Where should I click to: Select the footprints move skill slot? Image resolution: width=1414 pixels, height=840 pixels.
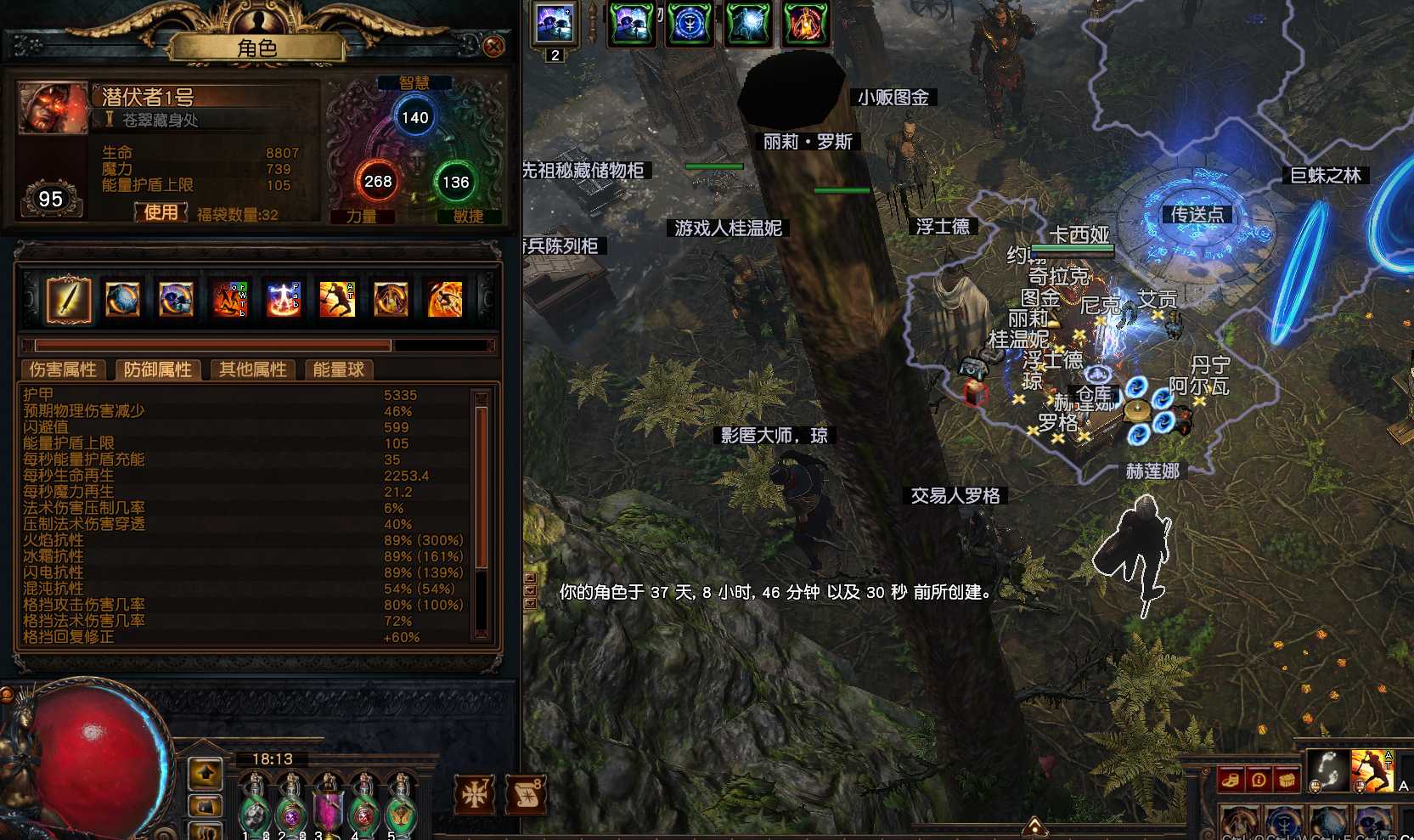pyautogui.click(x=1326, y=771)
